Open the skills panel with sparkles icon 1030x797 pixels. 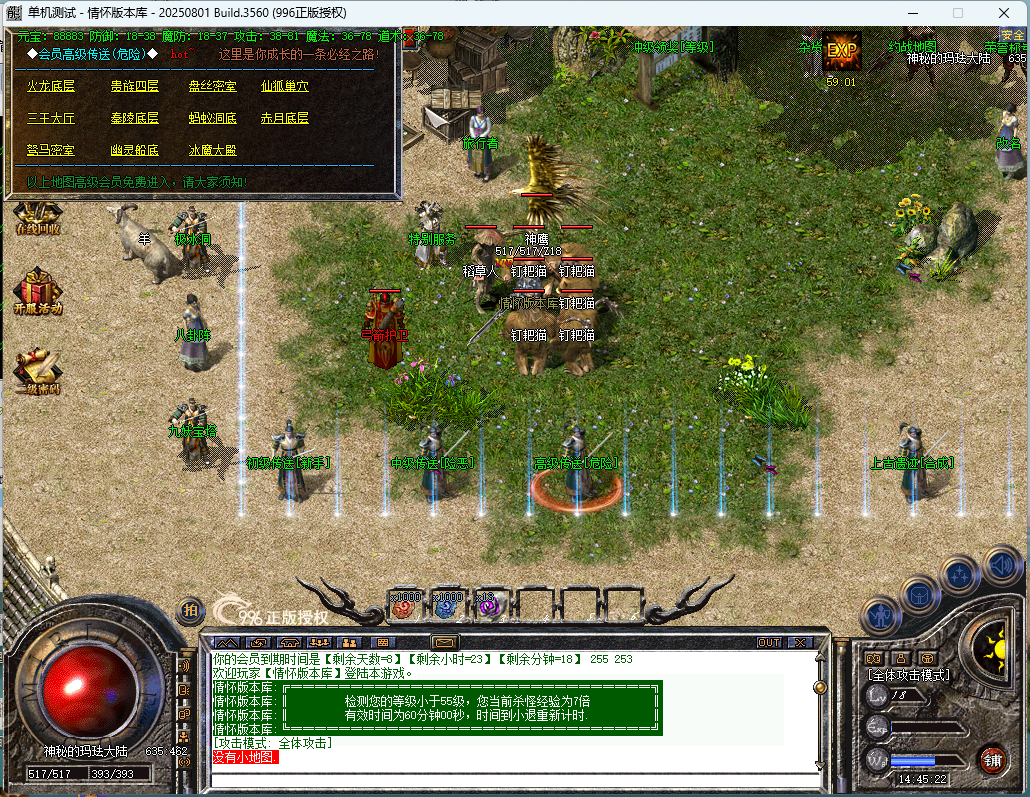click(960, 576)
